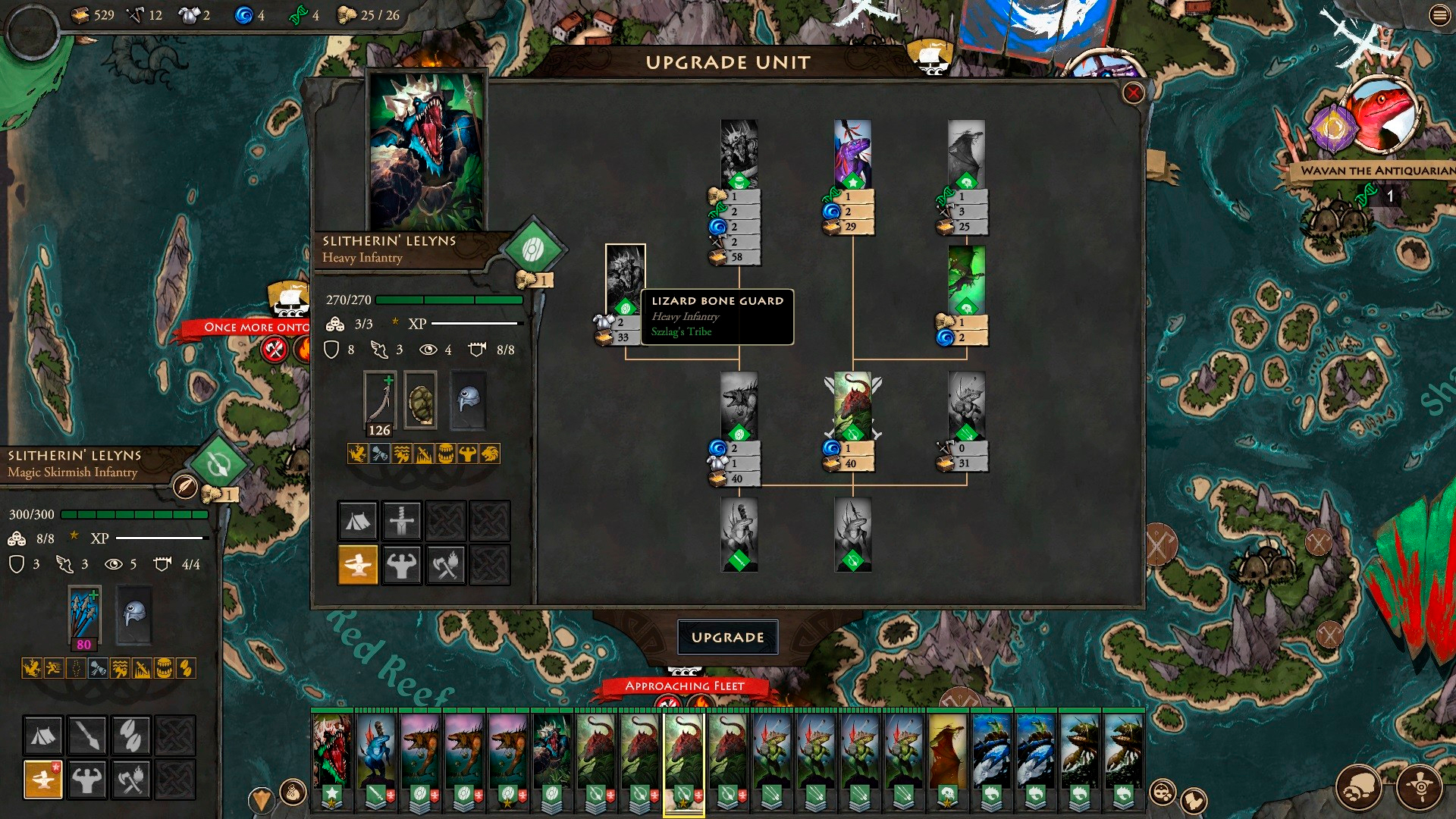Image resolution: width=1456 pixels, height=819 pixels.
Task: Close the Upgrade Unit window
Action: pyautogui.click(x=1133, y=93)
